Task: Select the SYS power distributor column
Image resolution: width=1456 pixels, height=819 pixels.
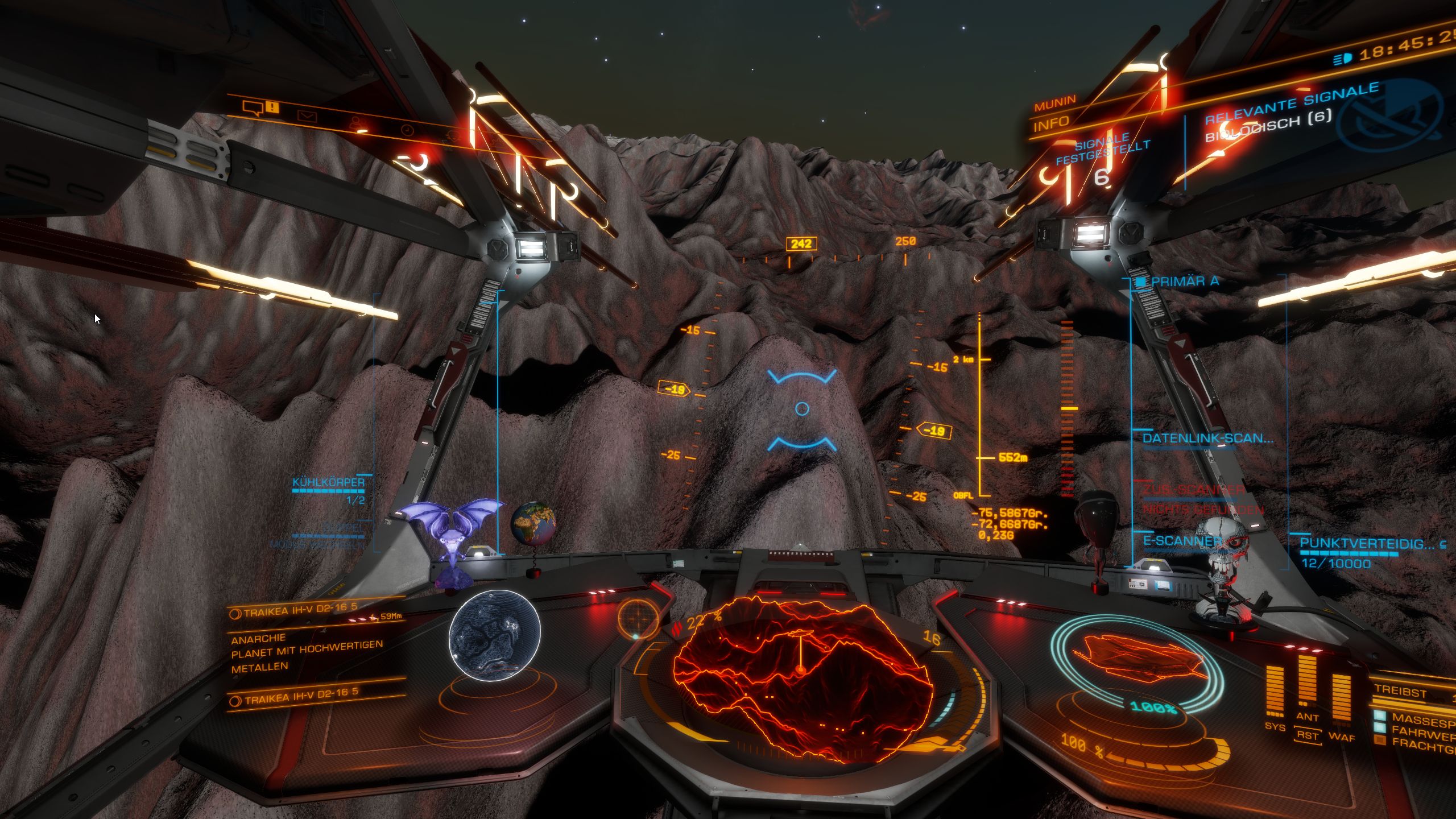Action: (1275, 691)
